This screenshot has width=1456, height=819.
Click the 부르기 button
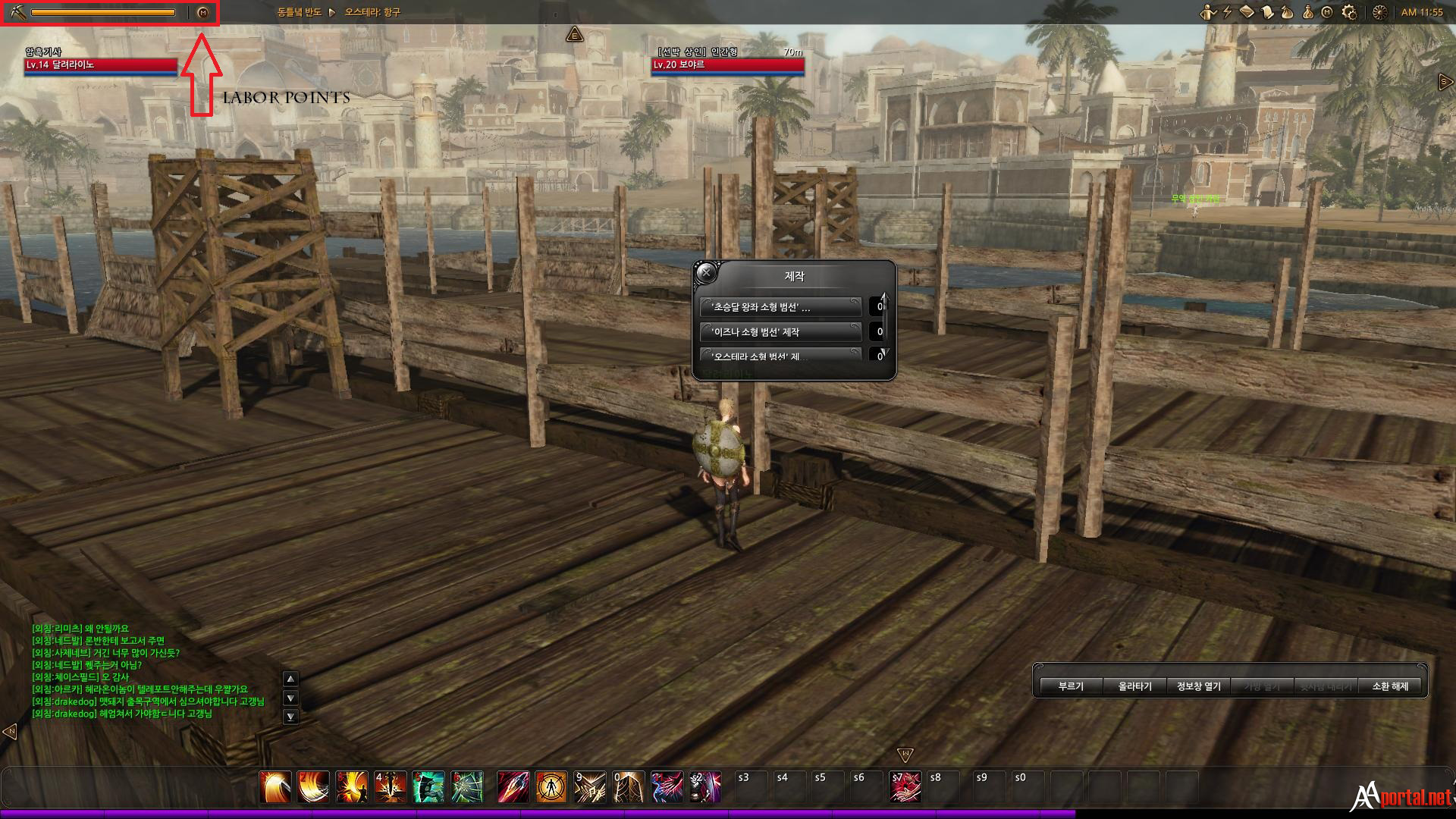[x=1071, y=686]
